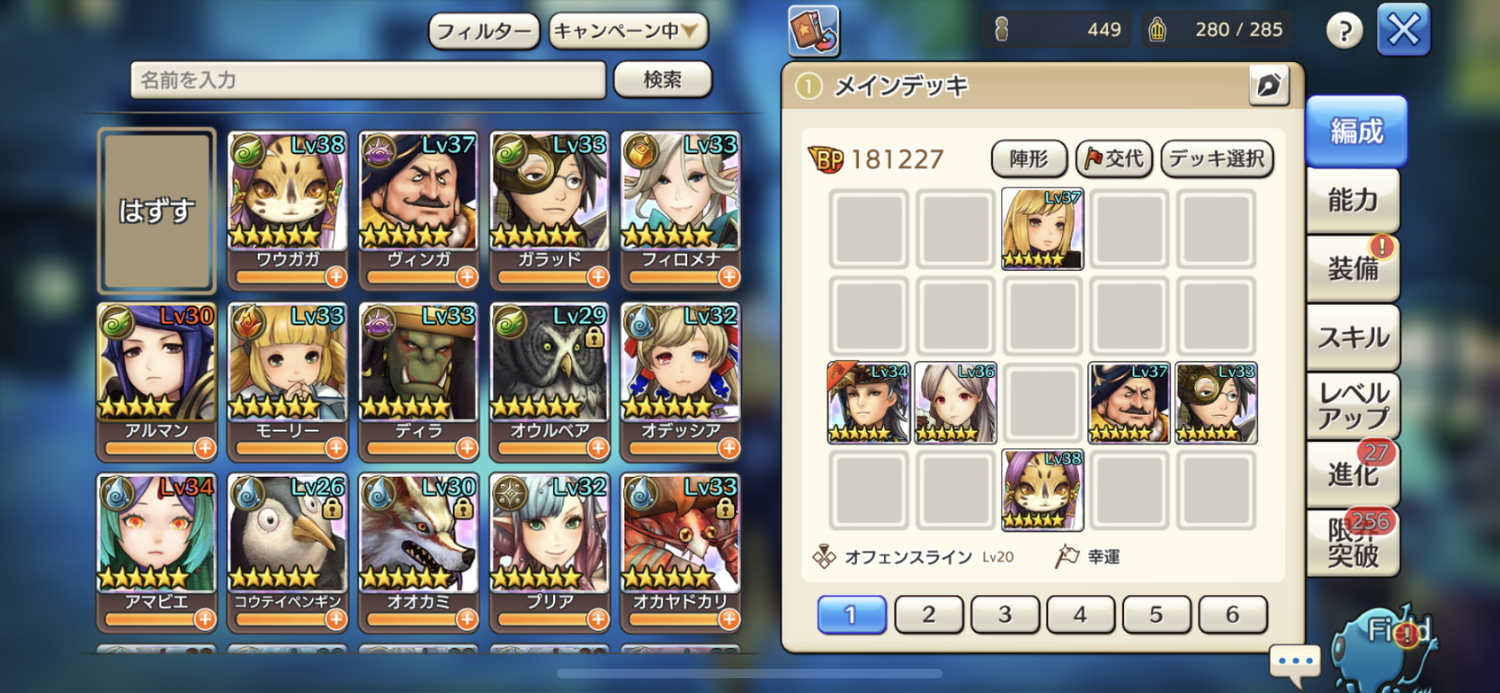Switch to the 能力 abilities tab
This screenshot has height=693, width=1500.
1353,201
